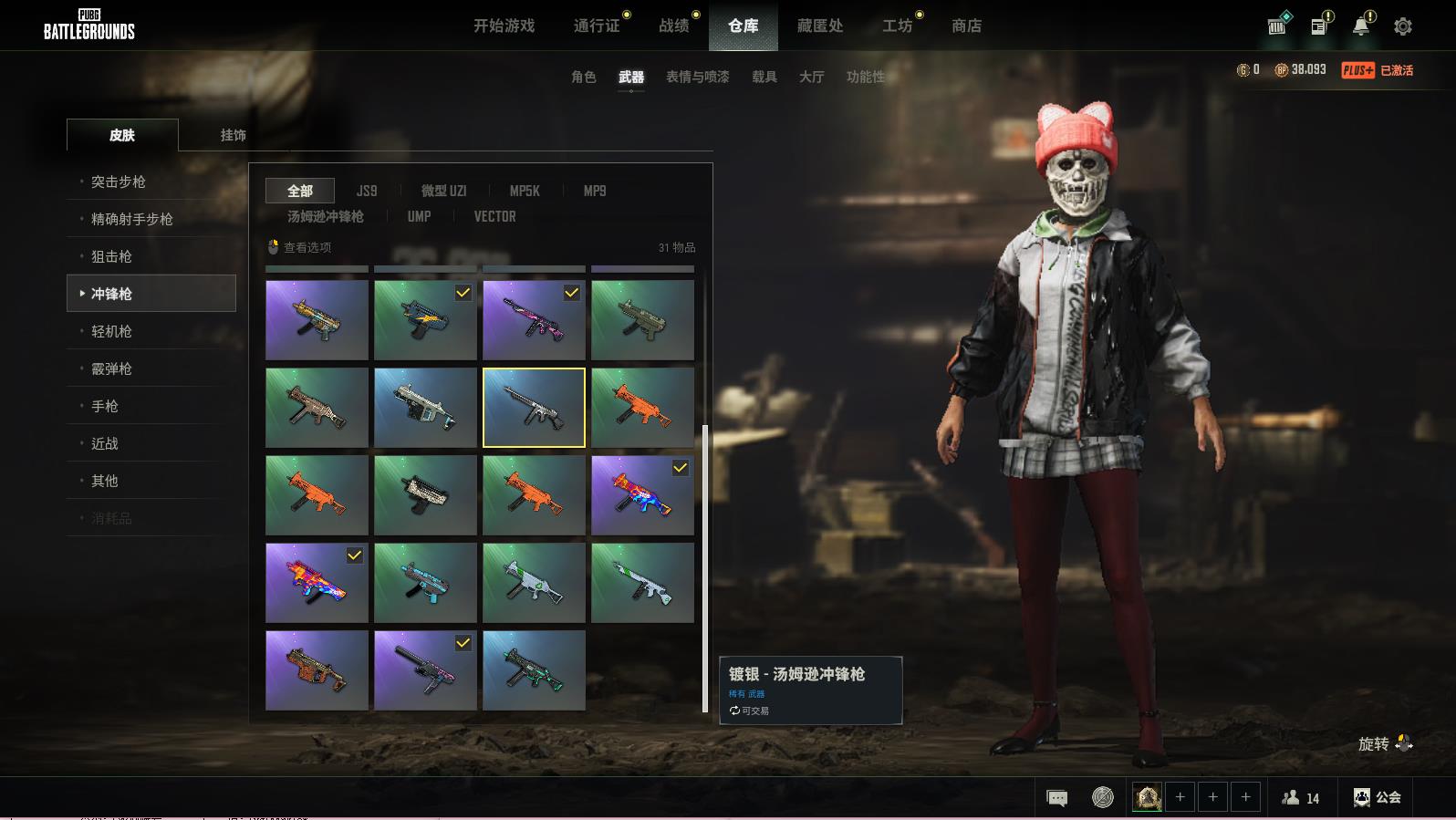The width and height of the screenshot is (1456, 820).
Task: Open the 公会 guild panel
Action: coord(1378,797)
